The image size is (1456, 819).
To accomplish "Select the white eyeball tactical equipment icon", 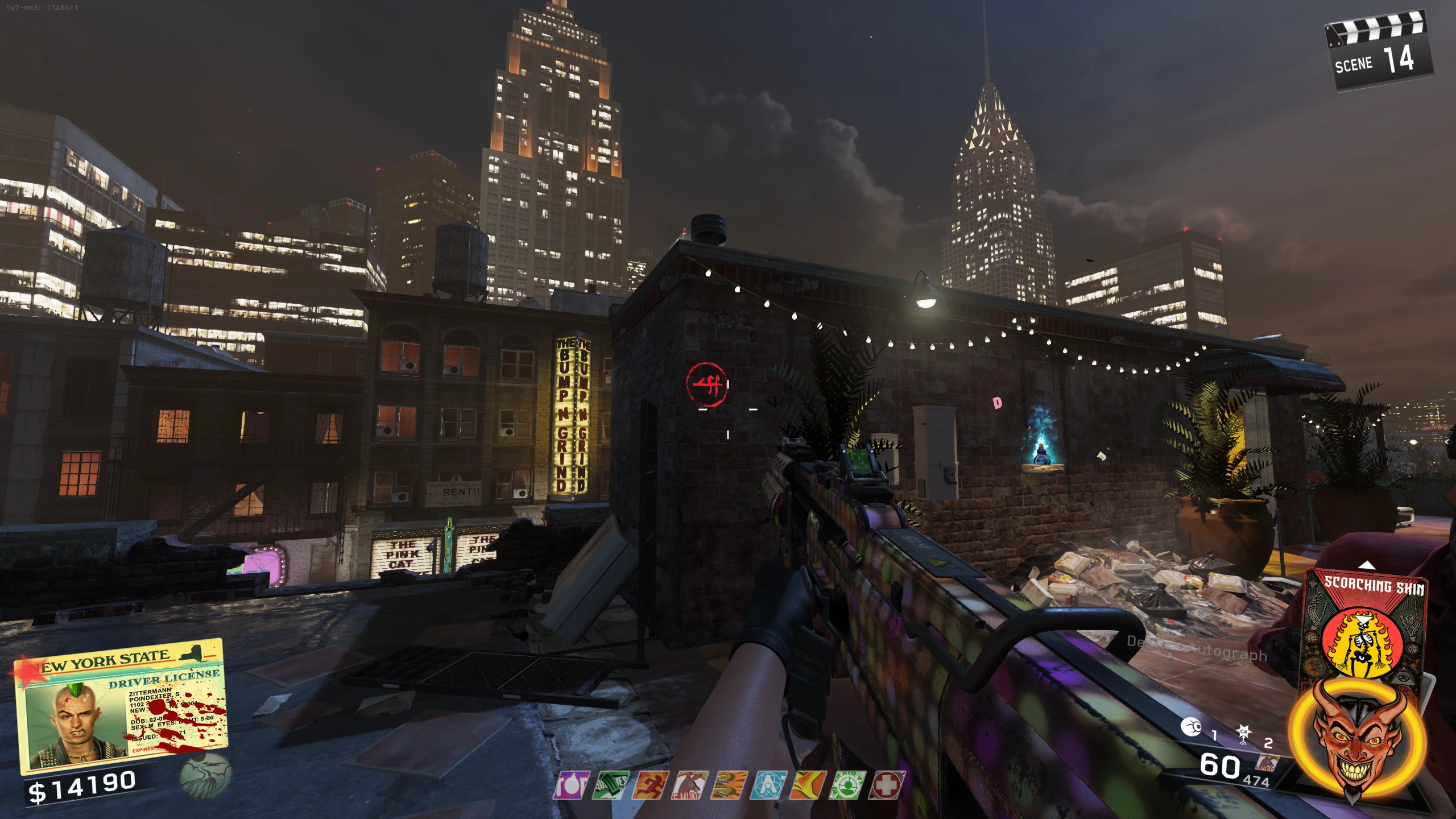I will [x=1192, y=727].
